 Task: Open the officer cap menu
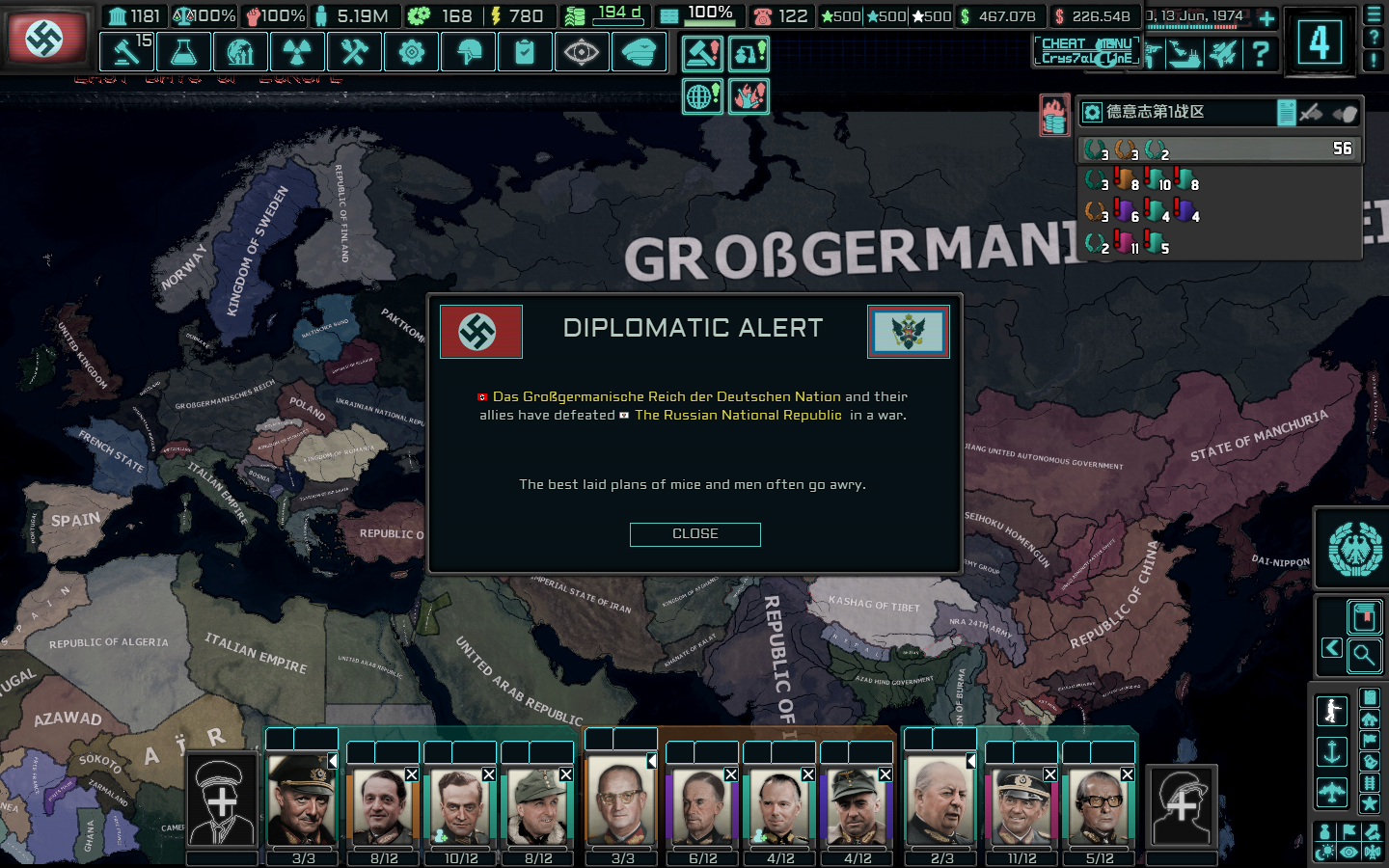638,52
